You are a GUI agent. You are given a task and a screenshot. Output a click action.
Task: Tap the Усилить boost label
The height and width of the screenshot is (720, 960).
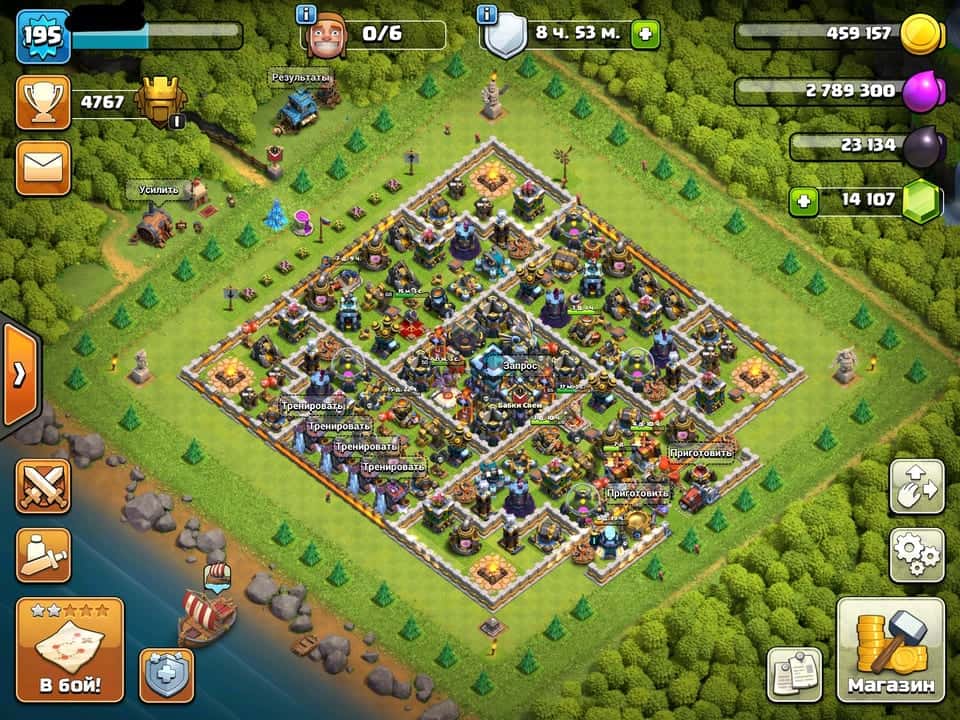159,189
